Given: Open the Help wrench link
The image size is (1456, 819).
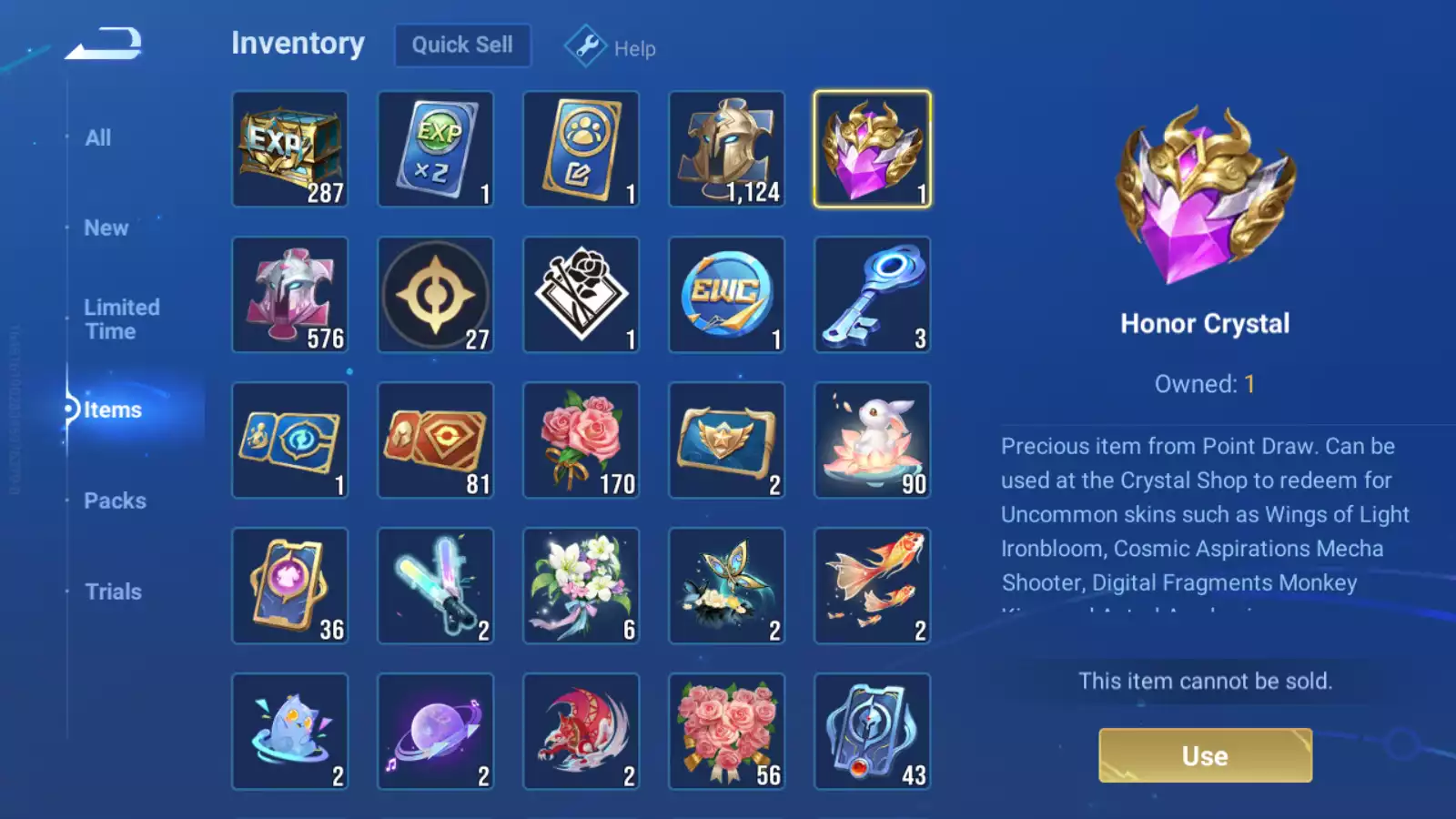Looking at the screenshot, I should pos(611,47).
